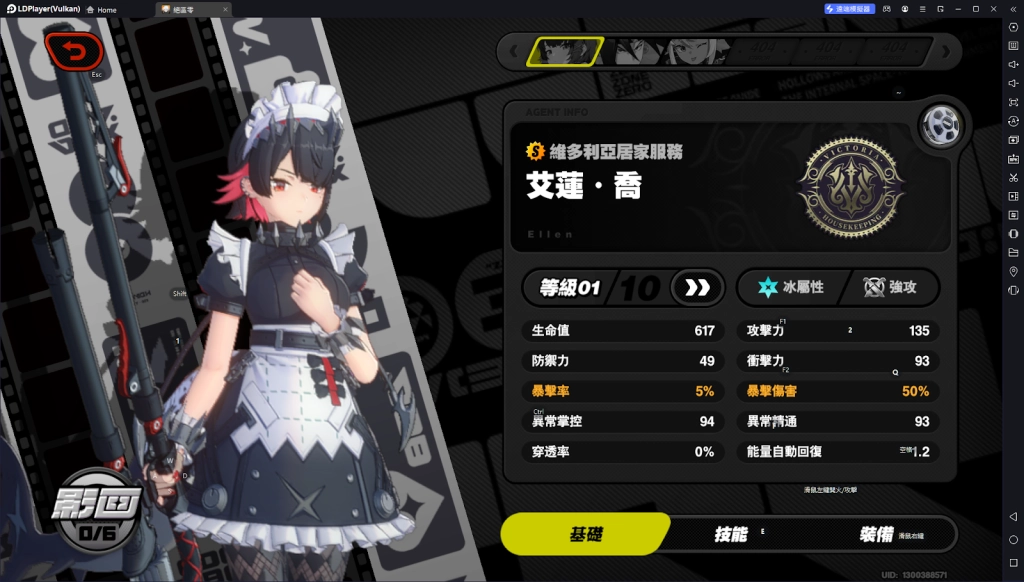Open the LDPlayer Home tab

click(x=101, y=9)
